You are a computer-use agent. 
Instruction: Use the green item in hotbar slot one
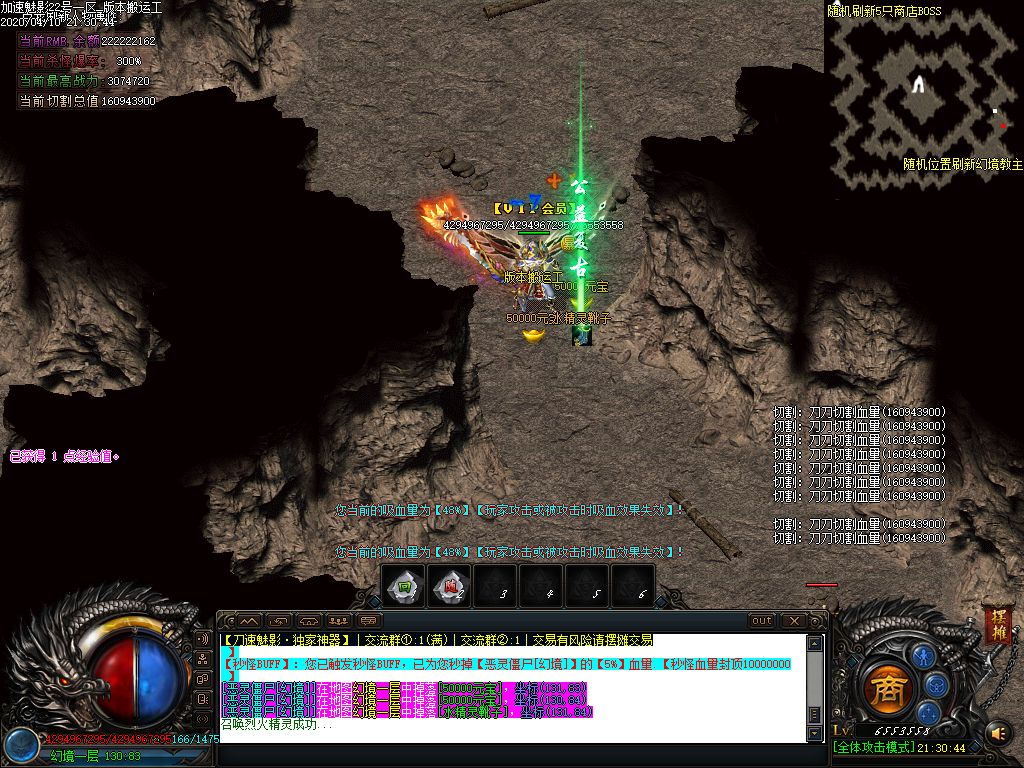point(404,587)
